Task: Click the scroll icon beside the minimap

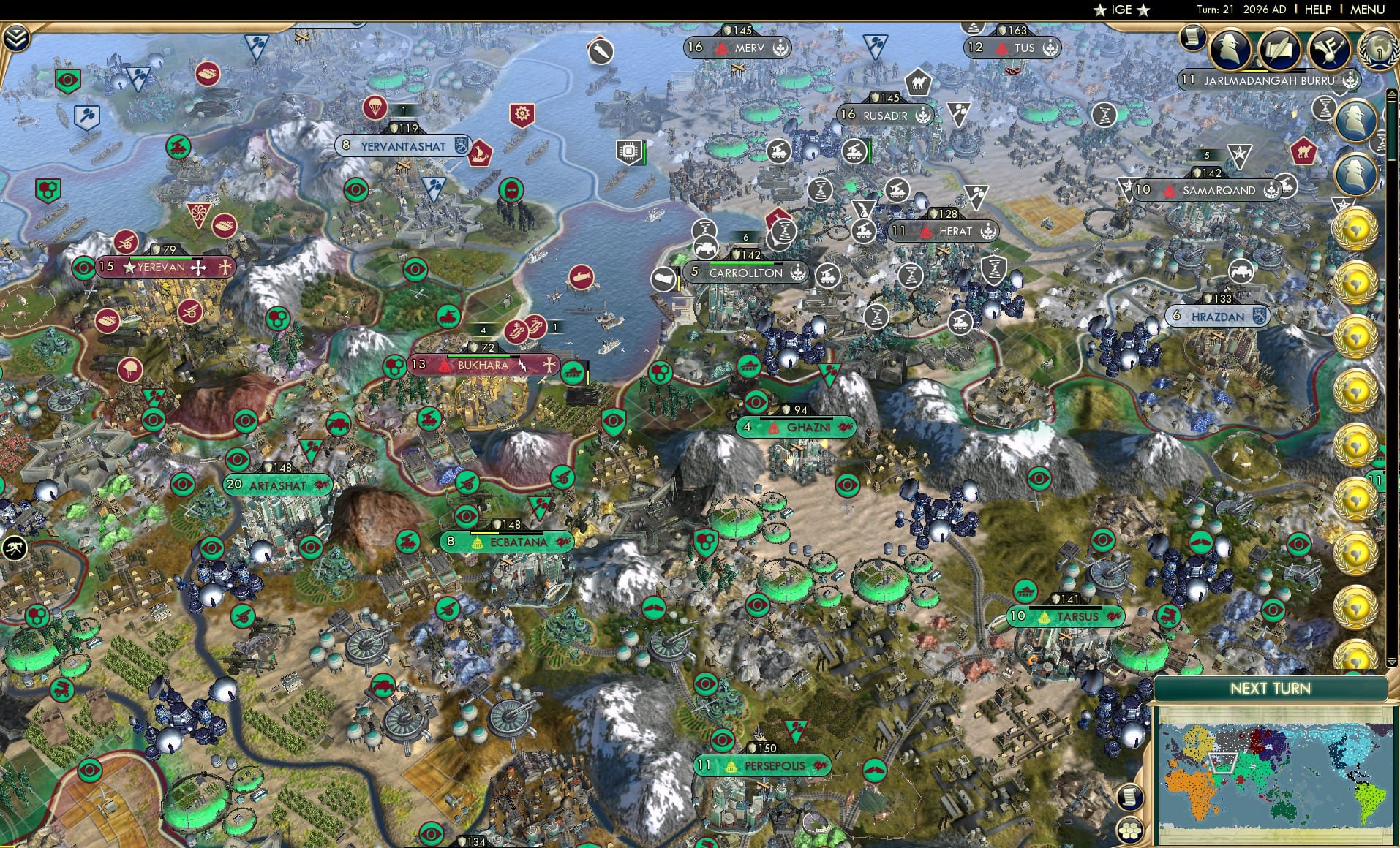Action: pos(1131,798)
